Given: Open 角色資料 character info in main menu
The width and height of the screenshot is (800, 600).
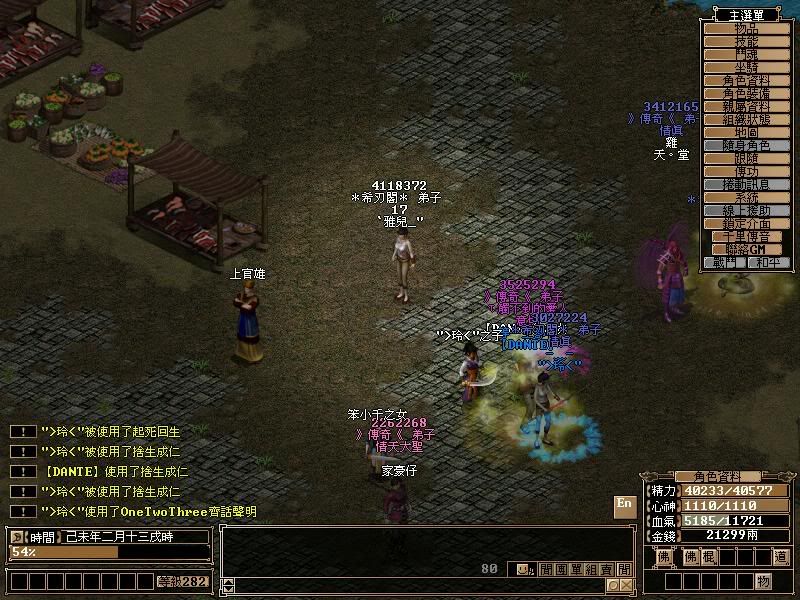Looking at the screenshot, I should [746, 80].
